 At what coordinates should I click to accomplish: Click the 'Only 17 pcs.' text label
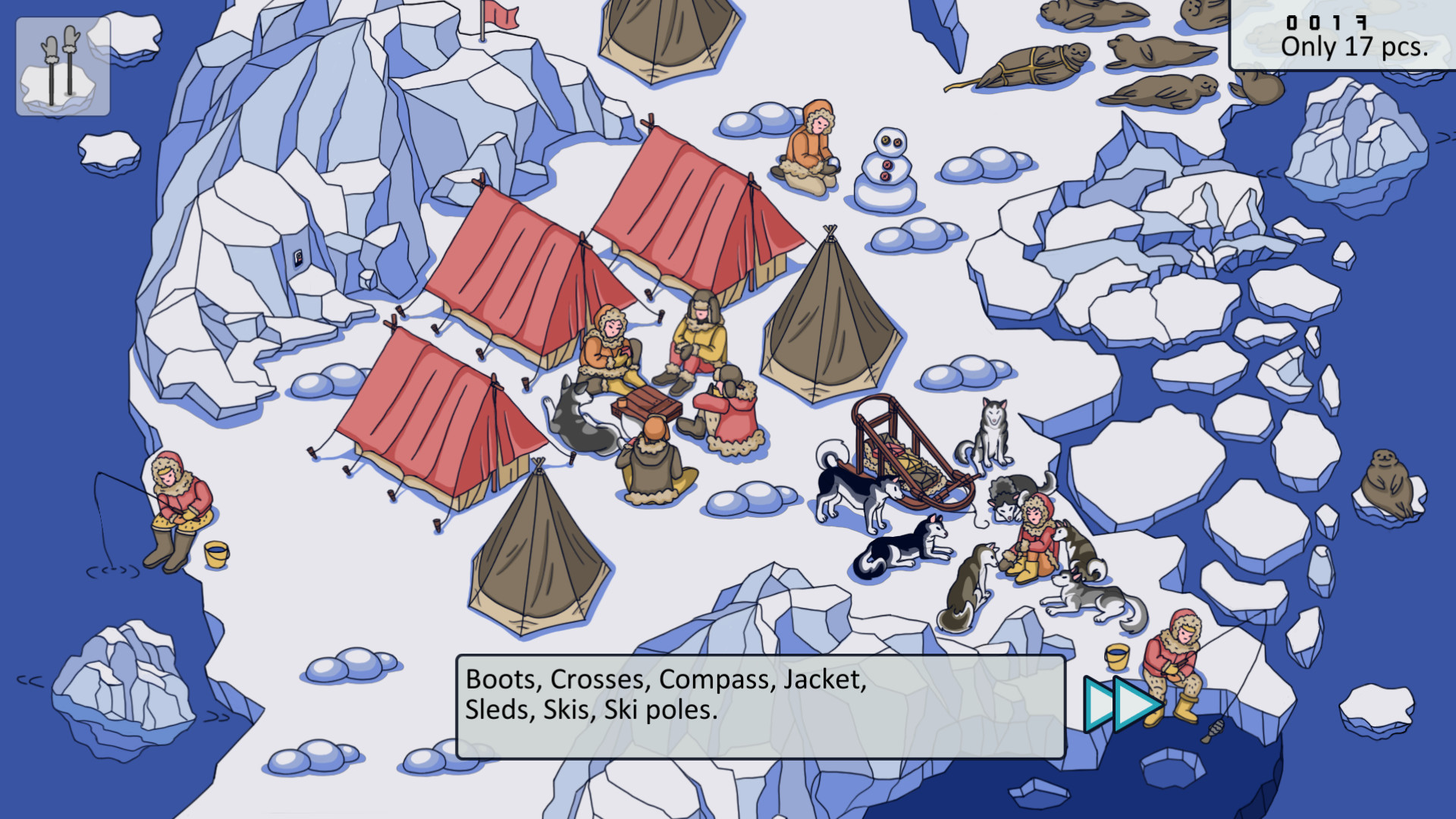[x=1354, y=47]
